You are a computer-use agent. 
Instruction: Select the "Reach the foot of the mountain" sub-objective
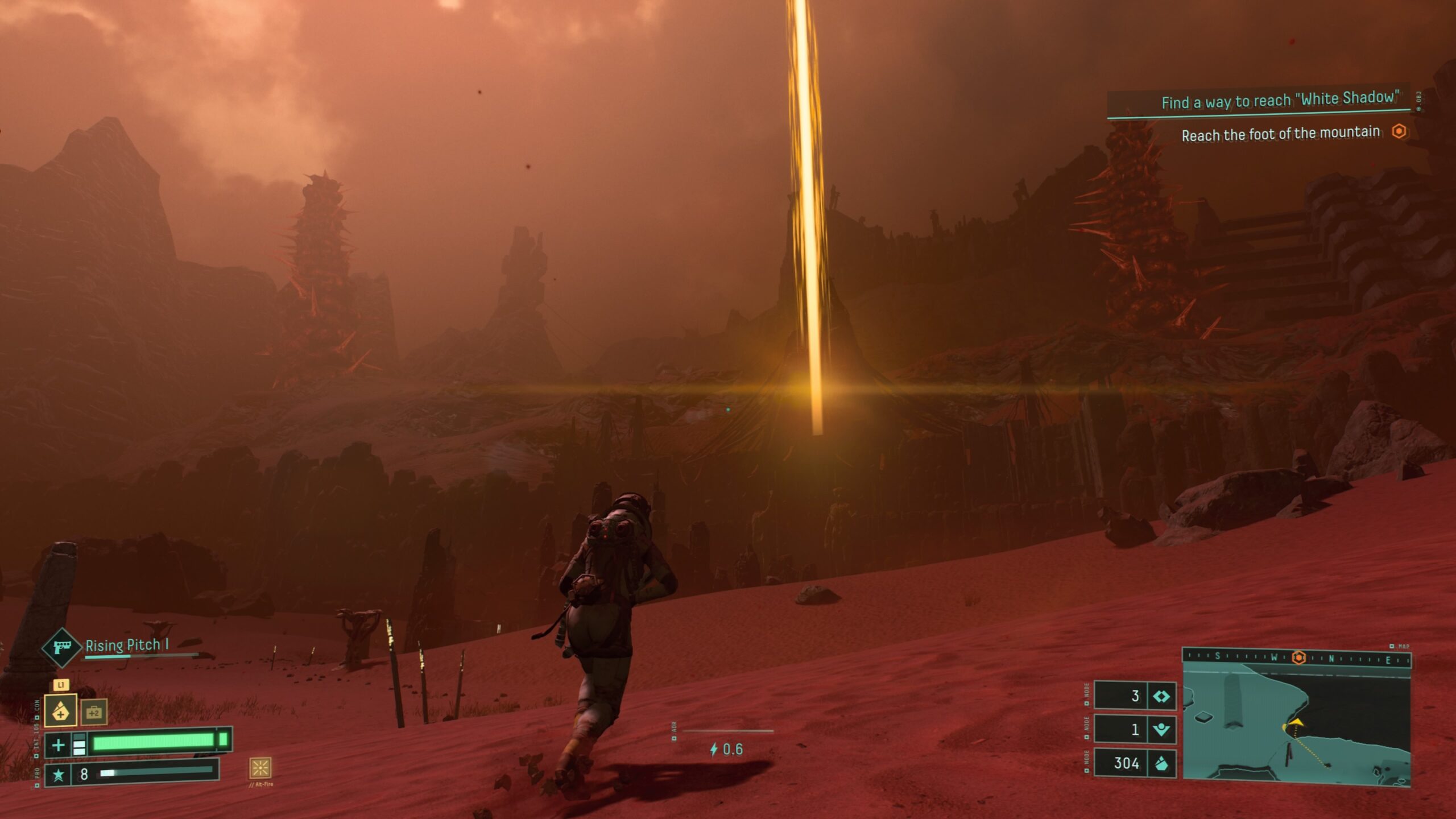(x=1281, y=134)
